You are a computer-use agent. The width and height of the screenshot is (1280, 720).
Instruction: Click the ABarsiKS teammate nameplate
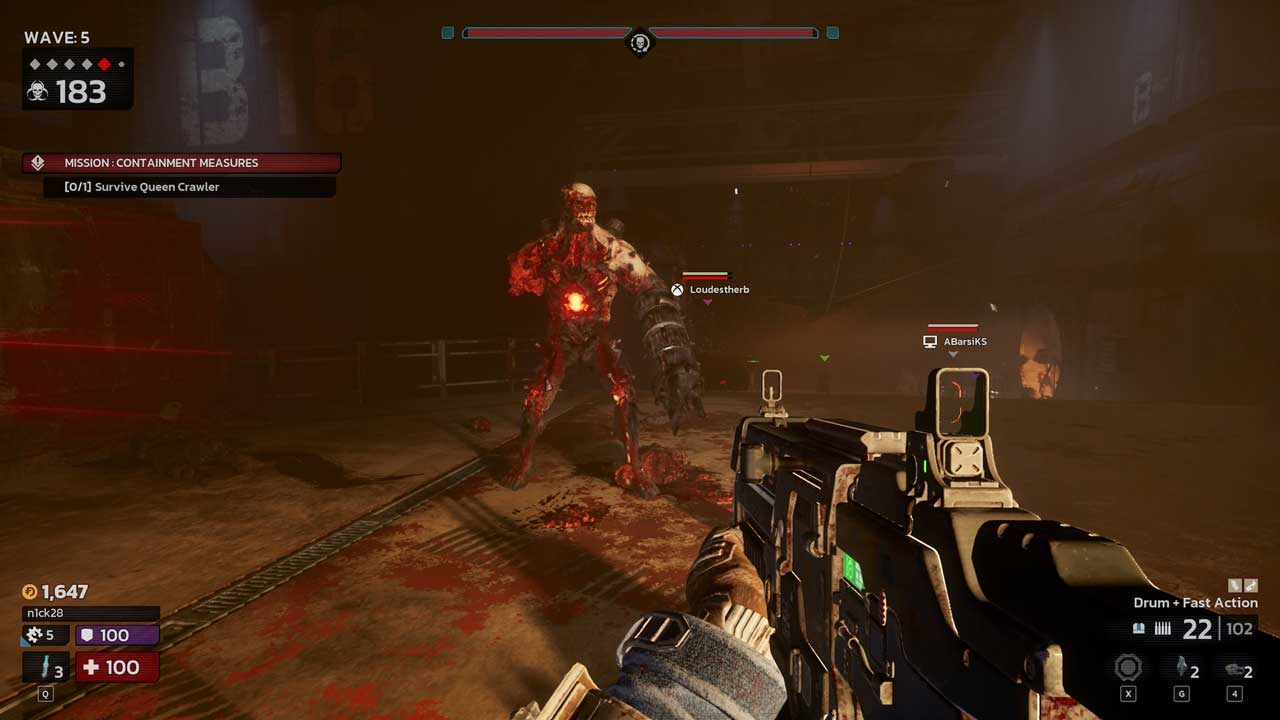click(956, 342)
